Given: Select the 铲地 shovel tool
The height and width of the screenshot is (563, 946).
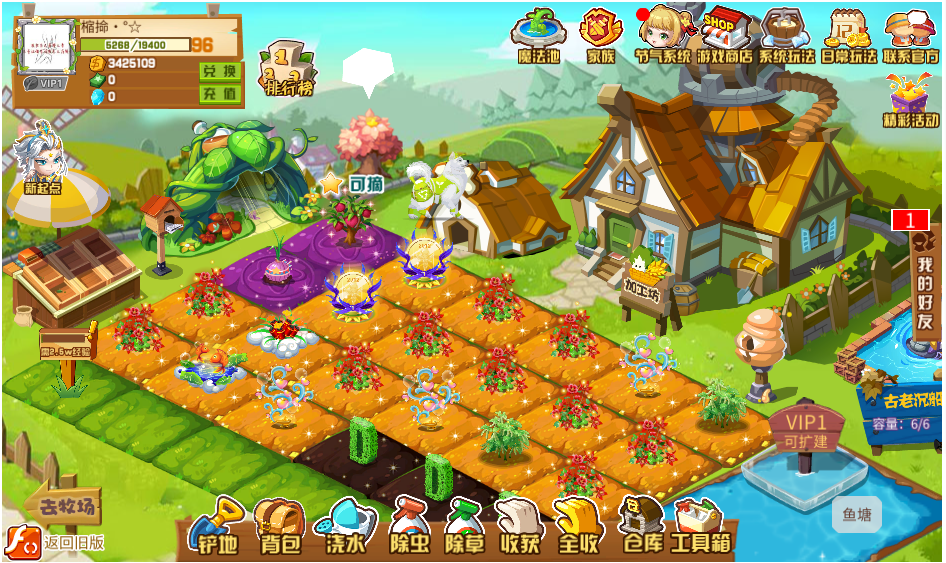Looking at the screenshot, I should pyautogui.click(x=217, y=527).
